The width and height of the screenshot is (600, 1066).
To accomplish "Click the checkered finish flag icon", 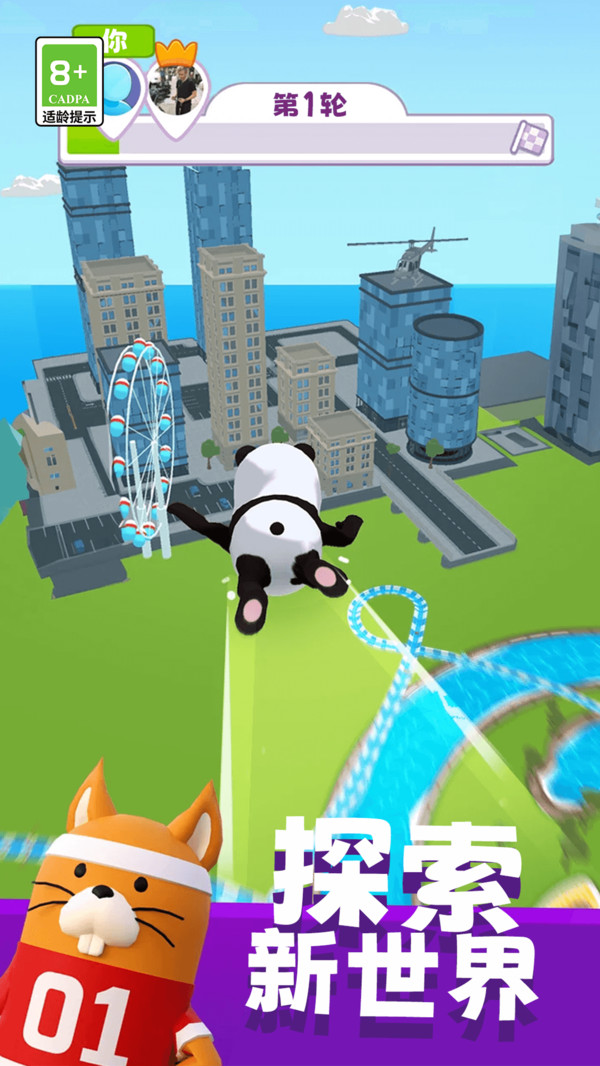I will point(531,137).
